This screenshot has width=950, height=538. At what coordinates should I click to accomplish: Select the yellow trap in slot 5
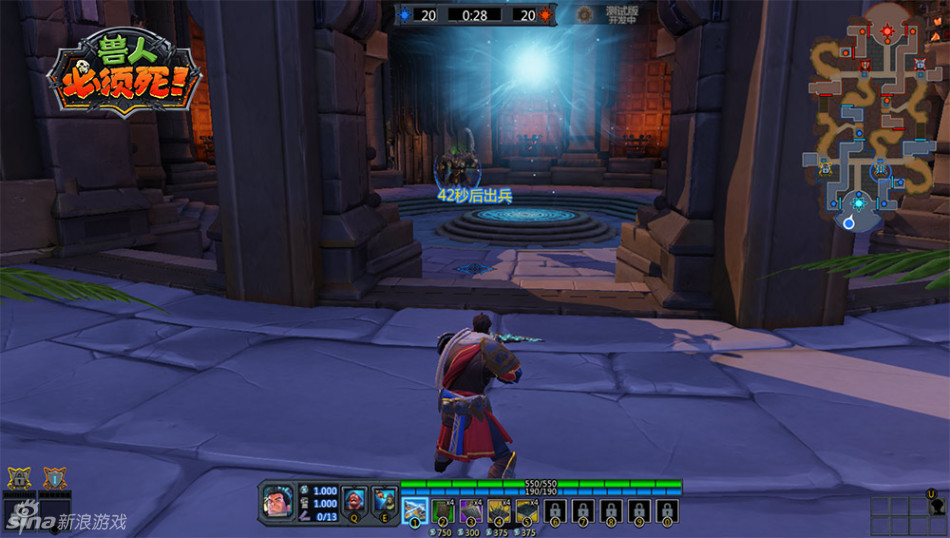click(x=527, y=511)
